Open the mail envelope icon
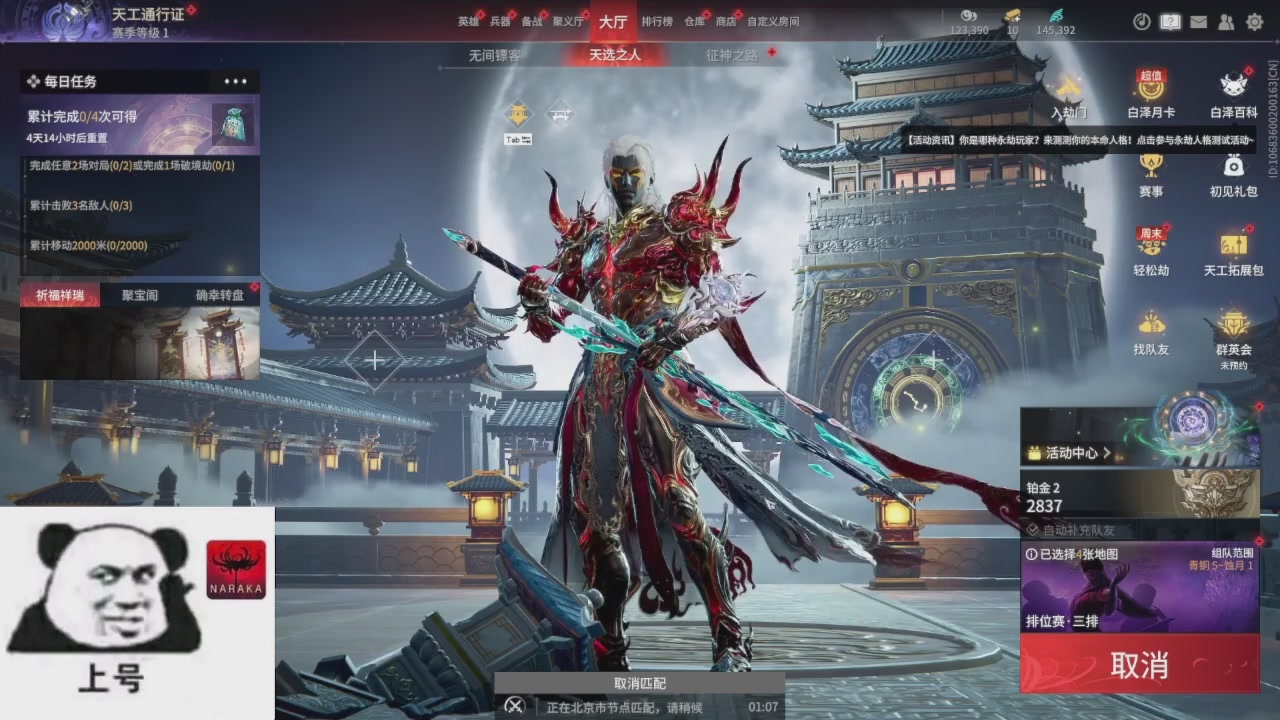Screen dimensions: 1280x720 tap(1198, 22)
